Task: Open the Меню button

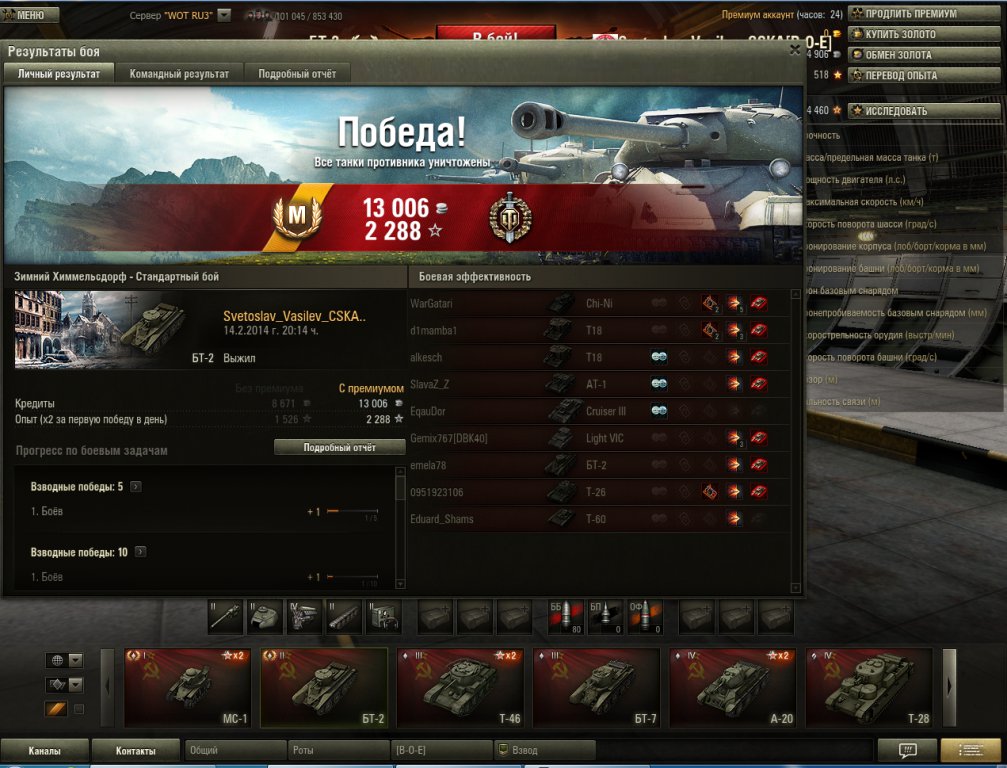Action: pos(30,15)
